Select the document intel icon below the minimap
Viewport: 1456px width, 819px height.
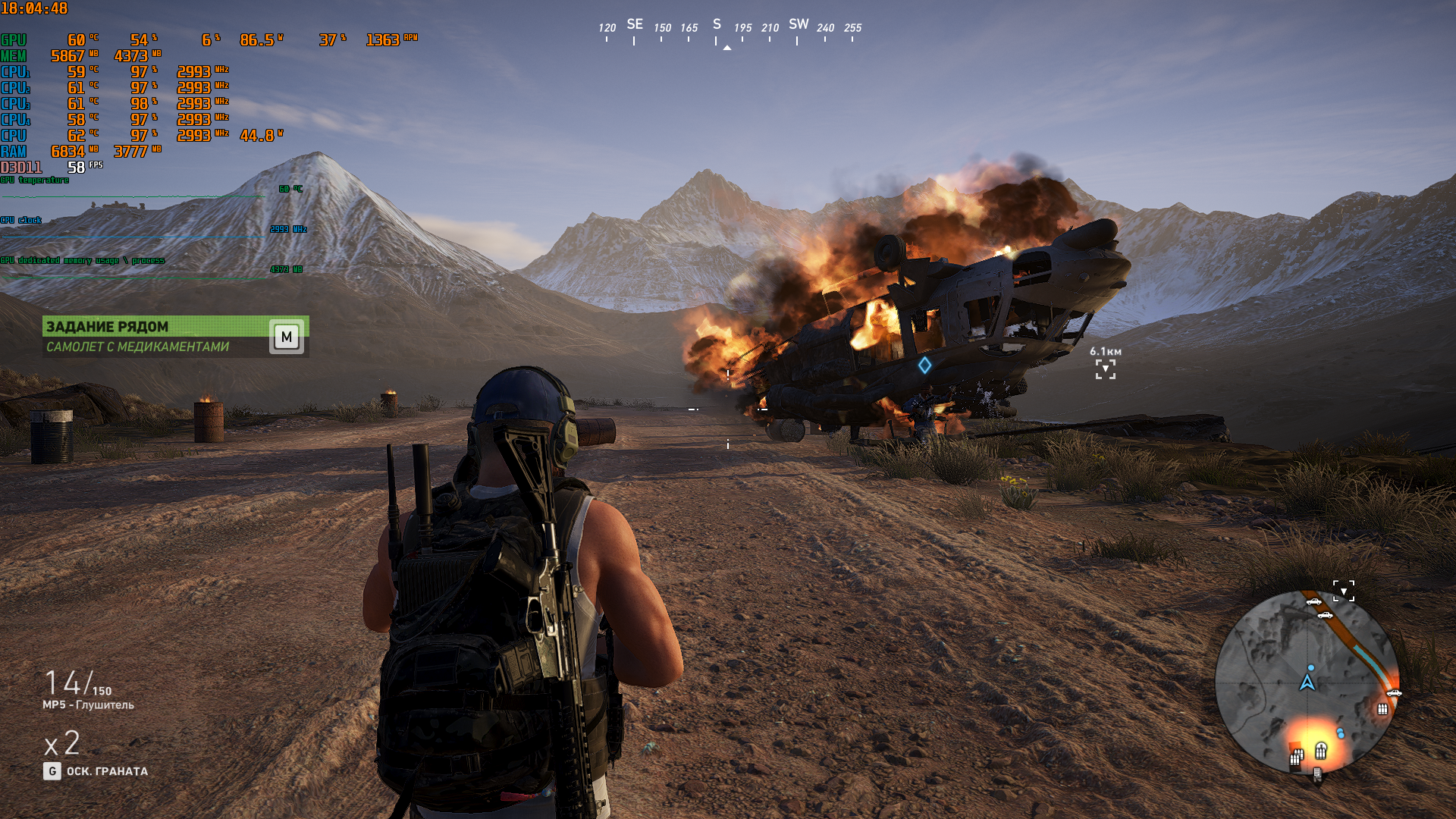click(1317, 774)
